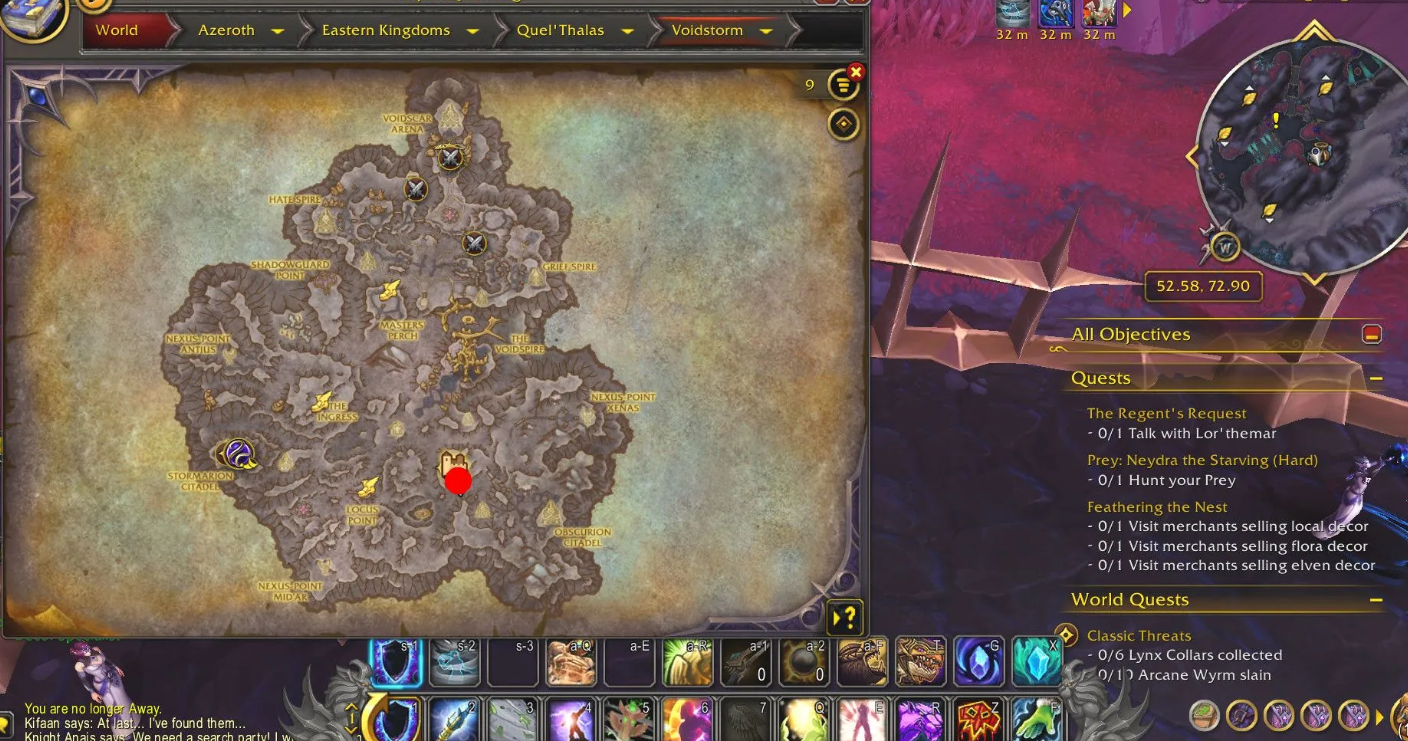Close the world map window
The width and height of the screenshot is (1408, 741).
(855, 72)
